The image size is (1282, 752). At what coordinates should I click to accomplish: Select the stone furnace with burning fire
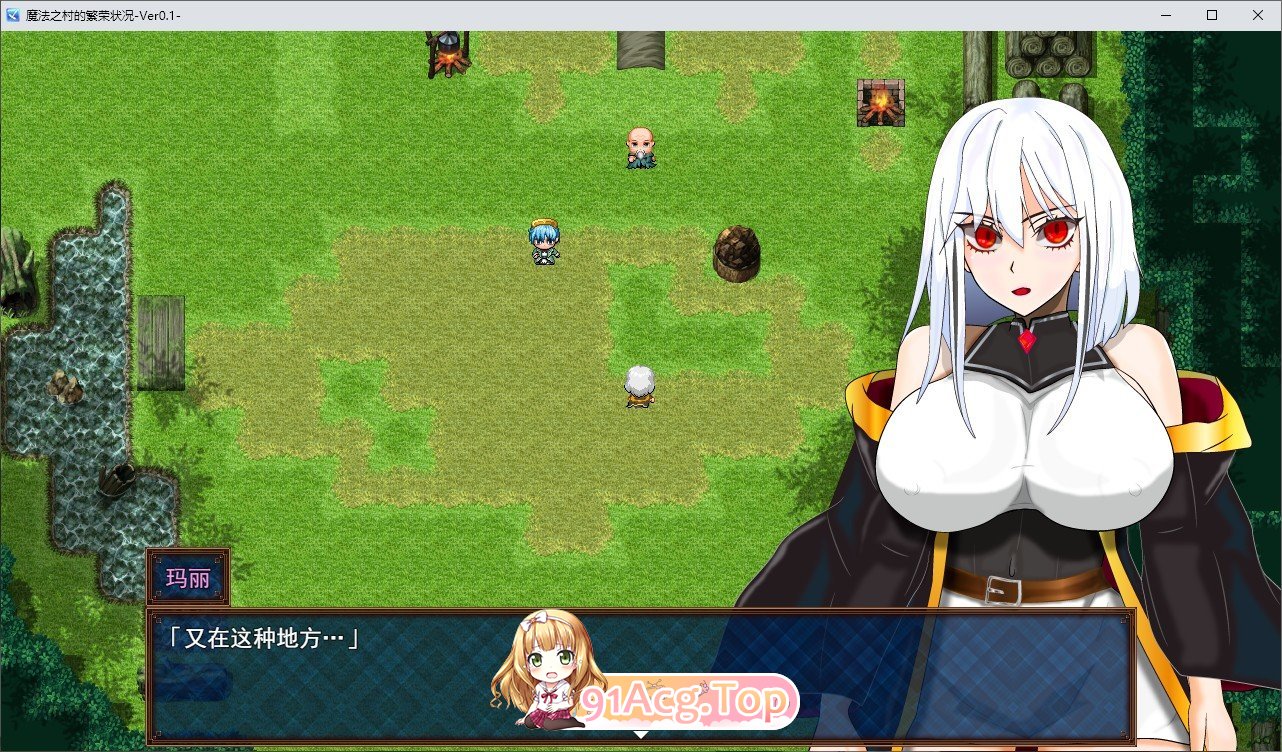coord(880,104)
